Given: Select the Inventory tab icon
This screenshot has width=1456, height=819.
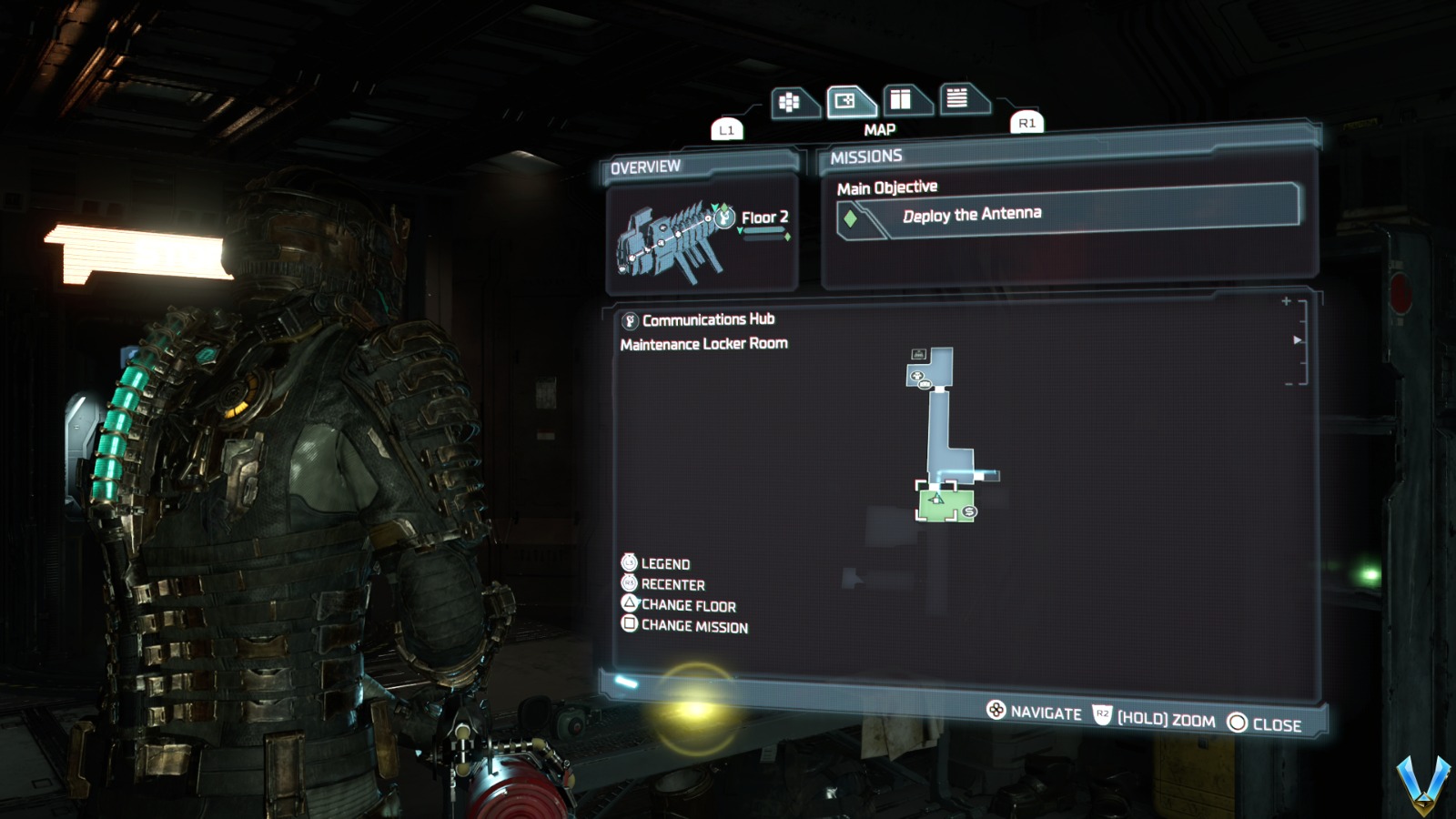Looking at the screenshot, I should pyautogui.click(x=791, y=100).
